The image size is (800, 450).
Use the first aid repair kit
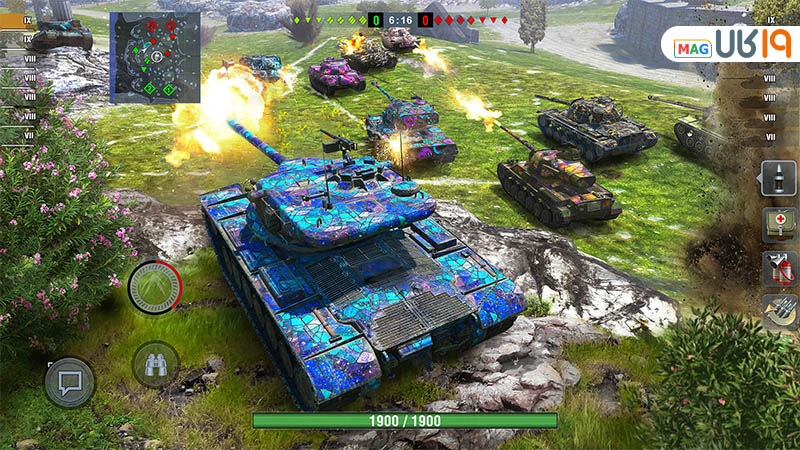click(778, 223)
